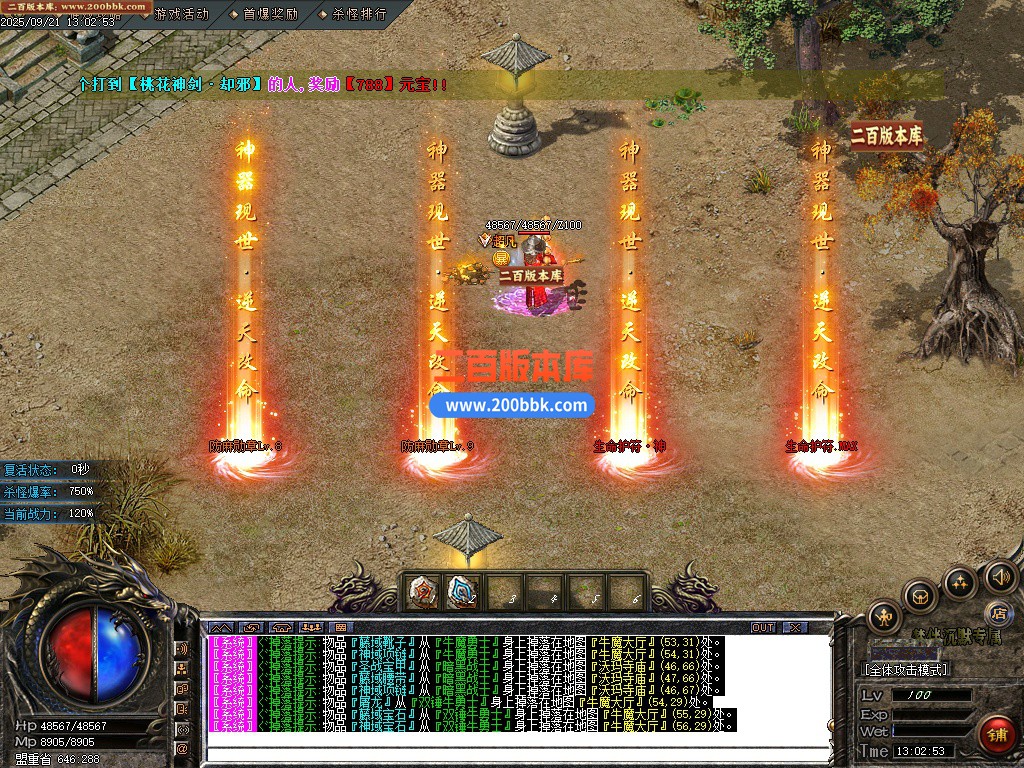This screenshot has width=1024, height=768.
Task: Use the red rune stone in hotbar
Action: coord(424,592)
